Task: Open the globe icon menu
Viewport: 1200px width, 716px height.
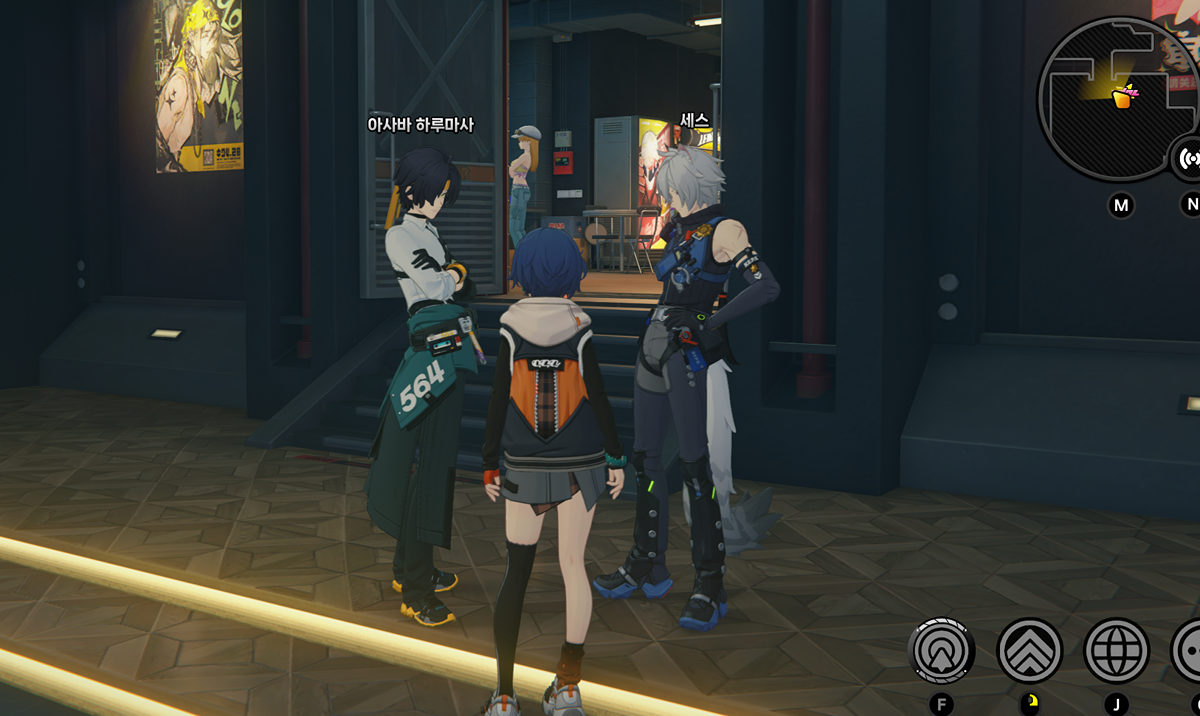Action: click(1116, 651)
